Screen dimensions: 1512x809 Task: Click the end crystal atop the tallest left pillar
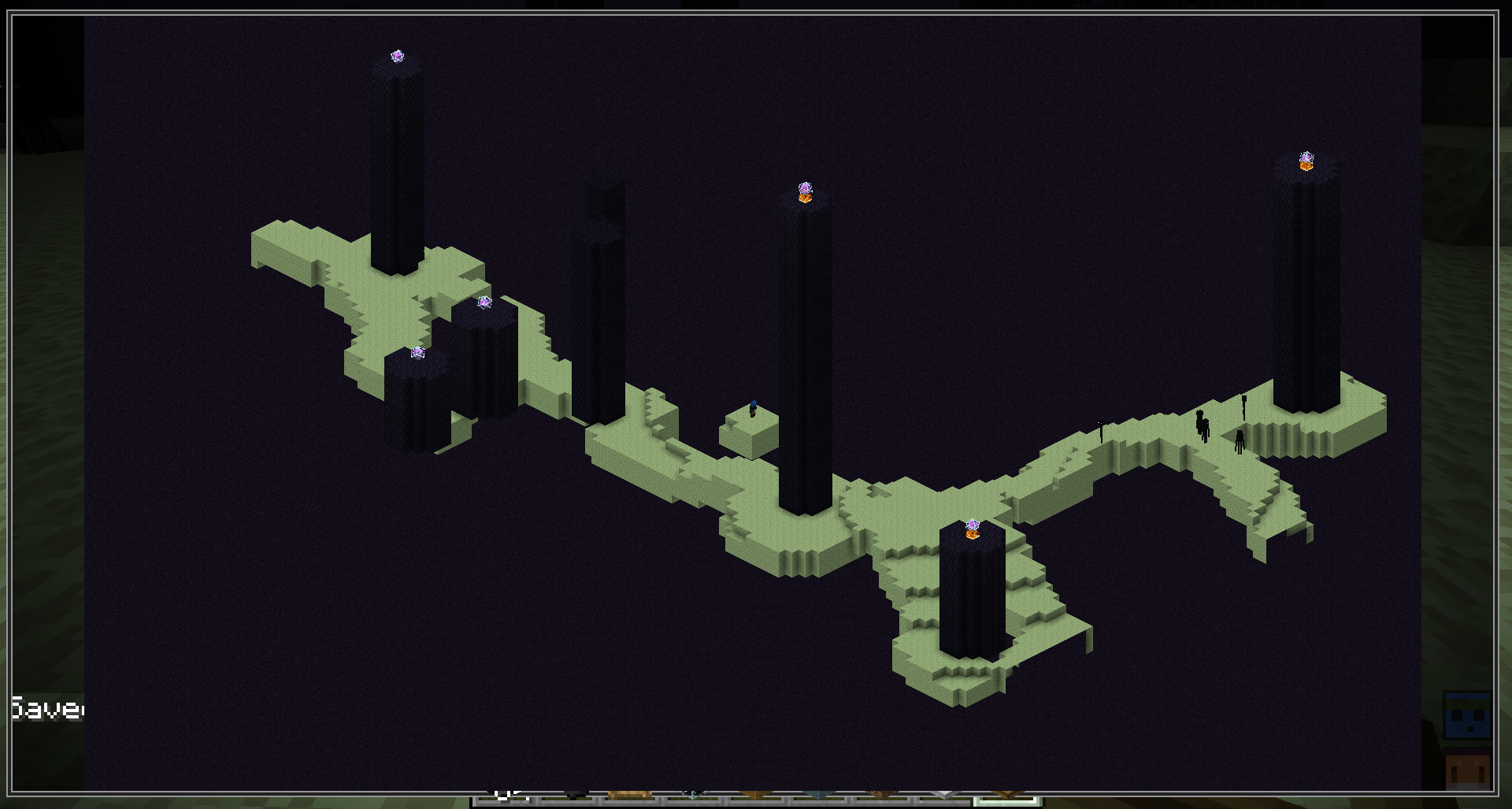(x=398, y=57)
